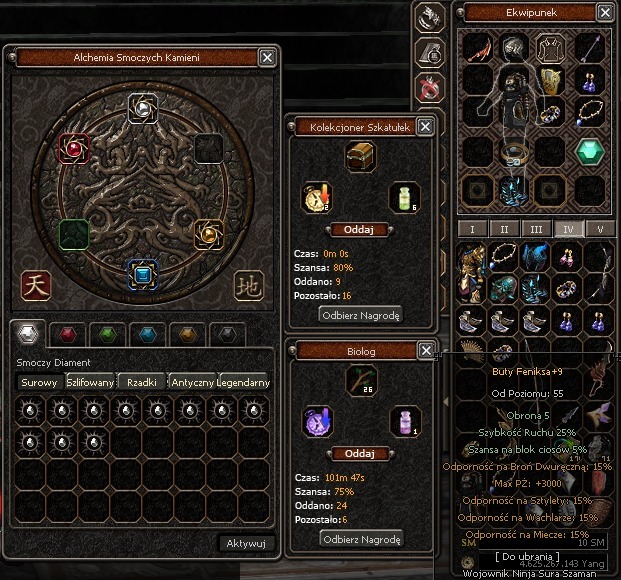Open the Rzadki grade tab

[x=143, y=382]
